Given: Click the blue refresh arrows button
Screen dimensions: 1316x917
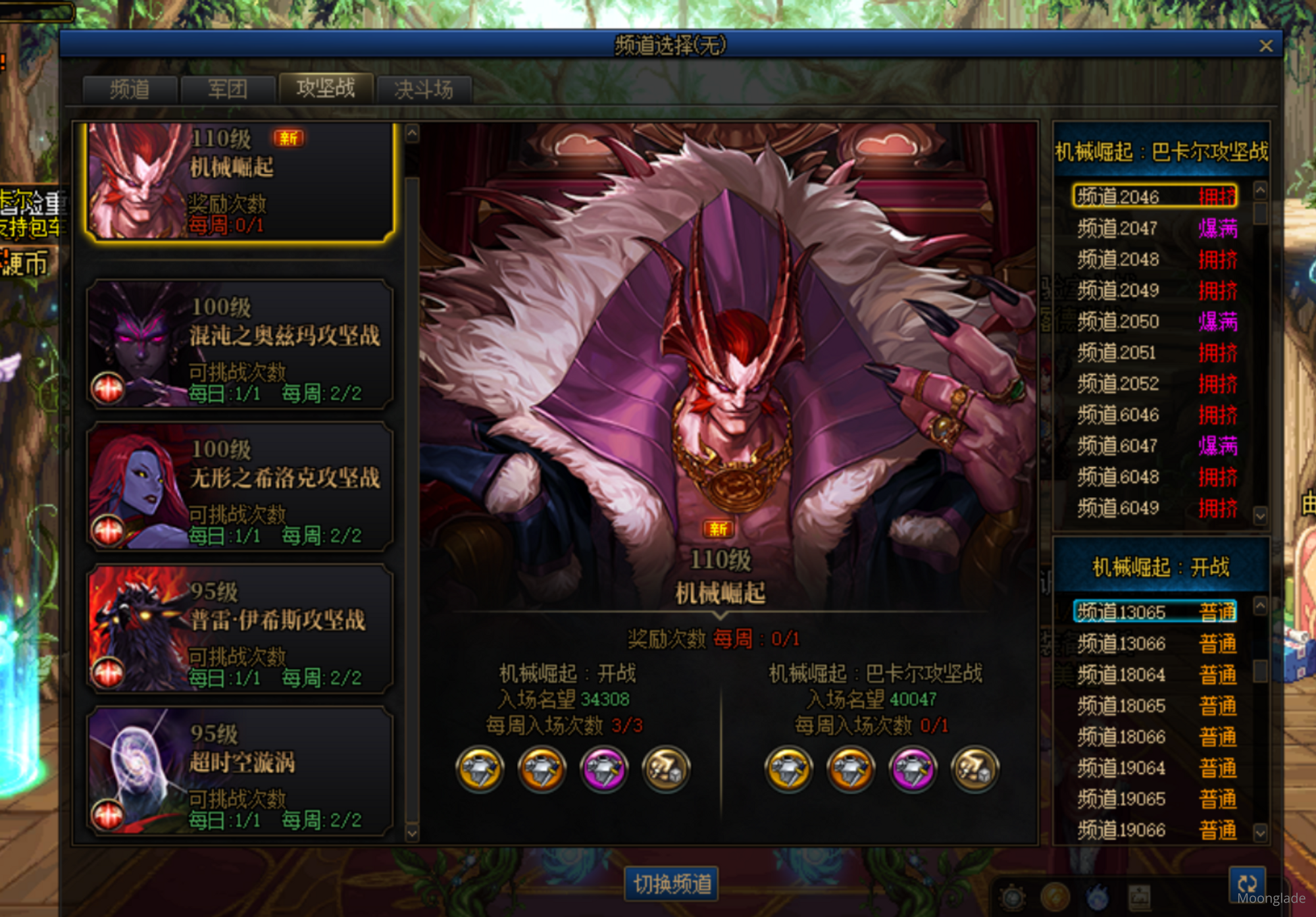Looking at the screenshot, I should coord(1247,882).
